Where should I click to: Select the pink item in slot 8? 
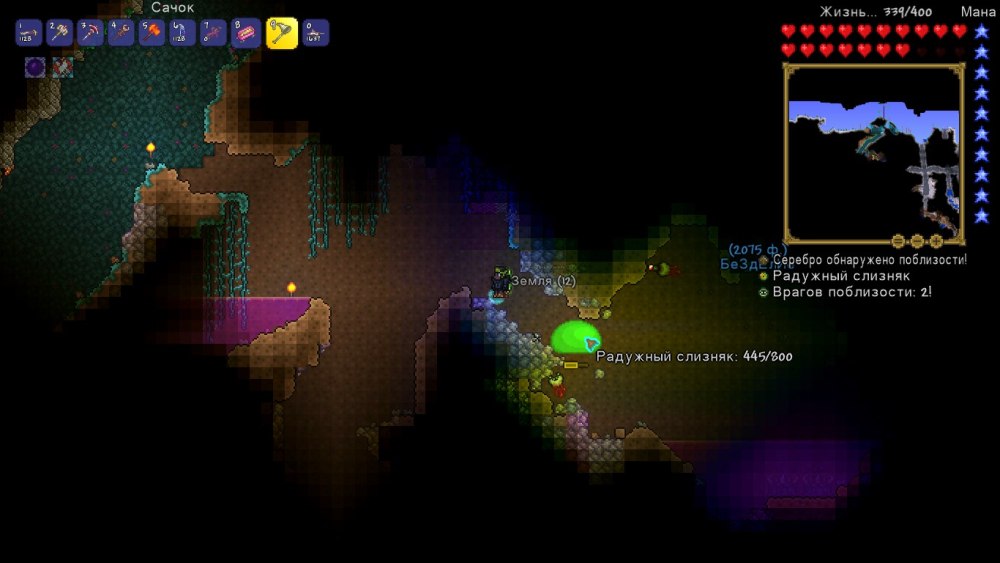pyautogui.click(x=246, y=33)
